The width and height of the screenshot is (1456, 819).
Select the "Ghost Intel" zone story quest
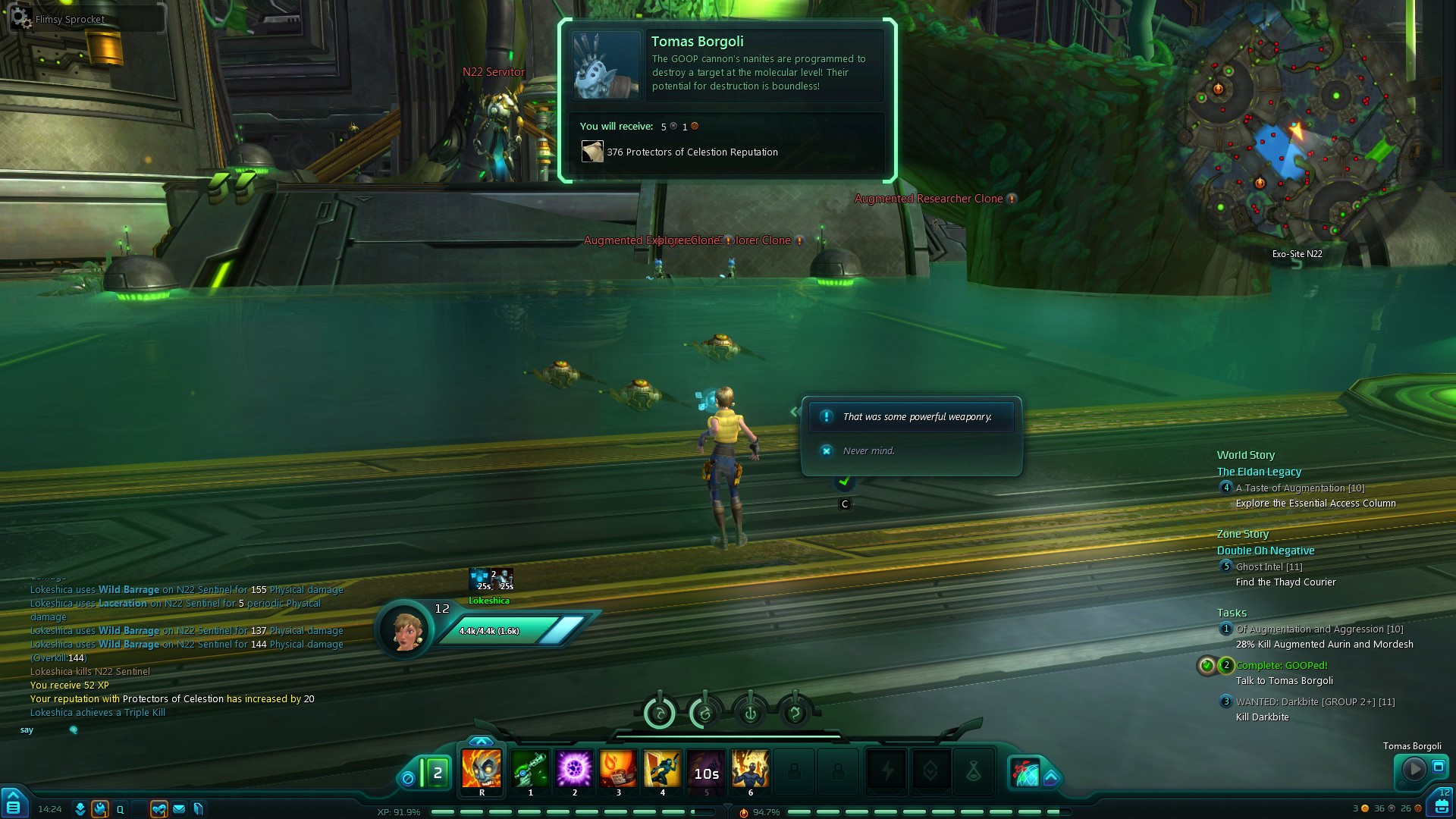(1269, 567)
